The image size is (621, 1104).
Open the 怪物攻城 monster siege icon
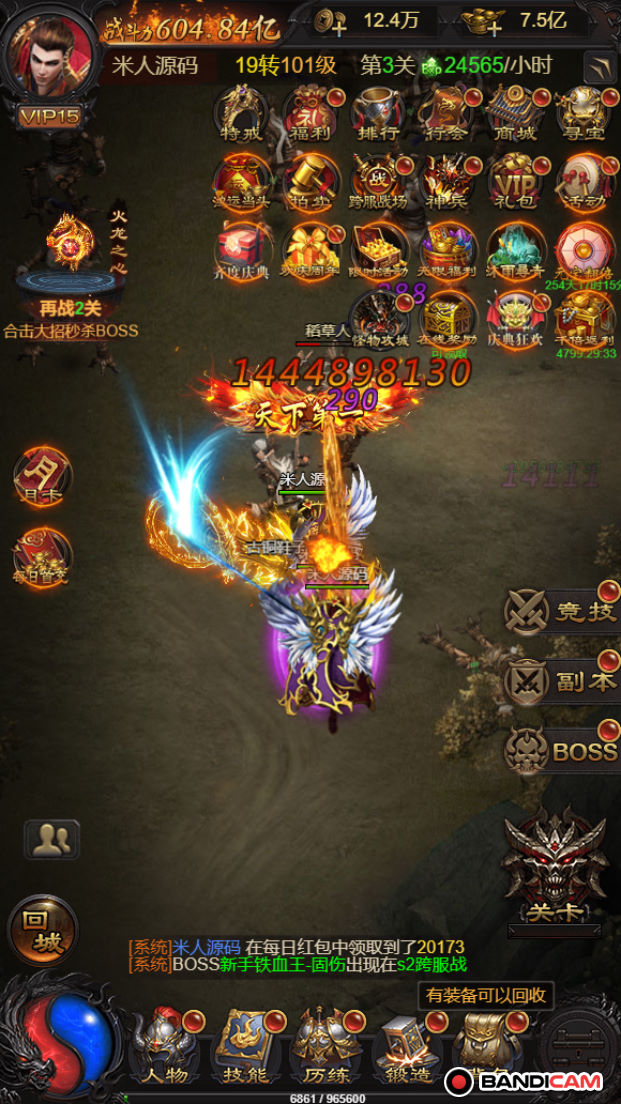tap(378, 317)
